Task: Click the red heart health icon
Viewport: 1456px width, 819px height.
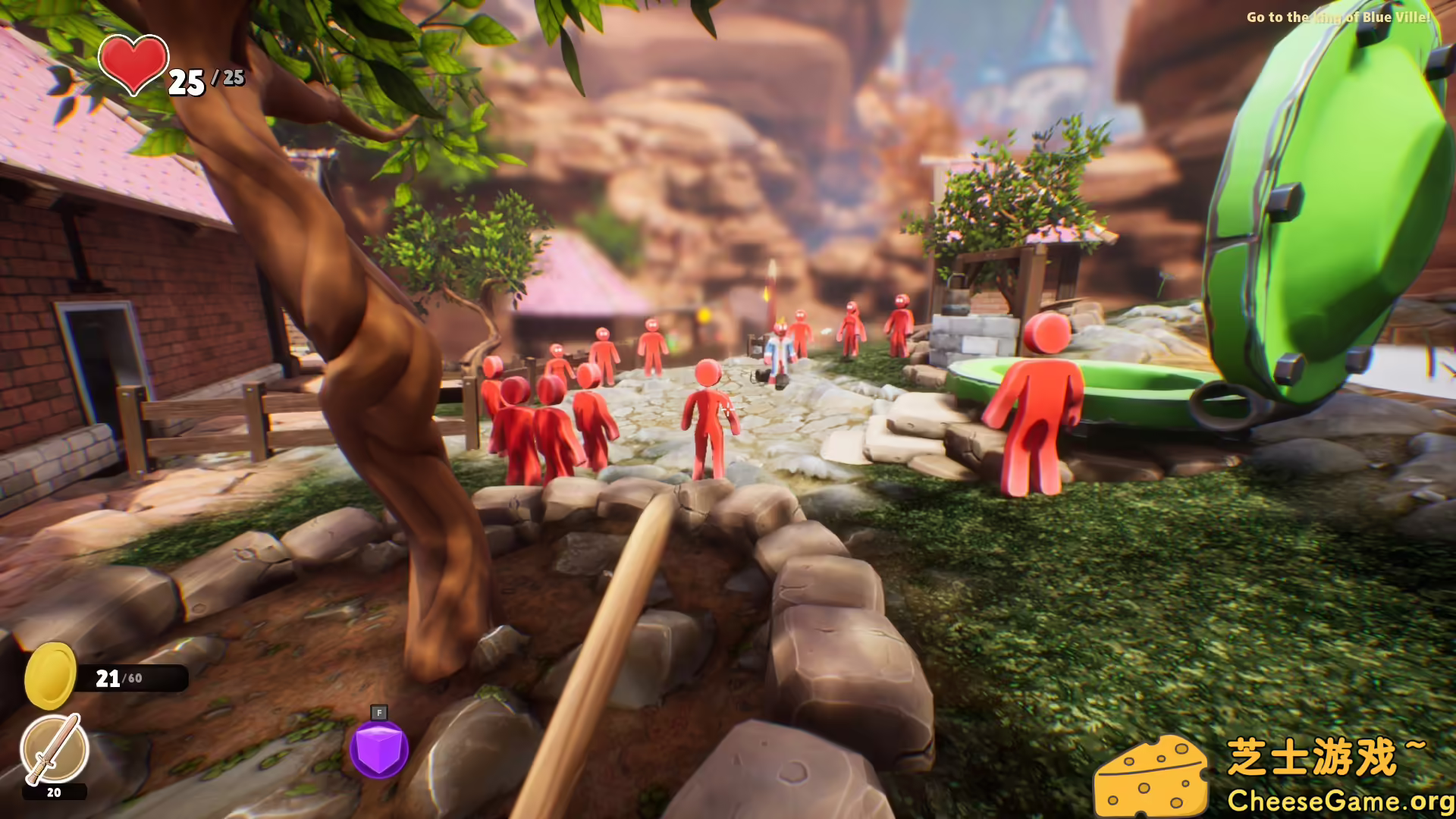Action: pos(133,67)
